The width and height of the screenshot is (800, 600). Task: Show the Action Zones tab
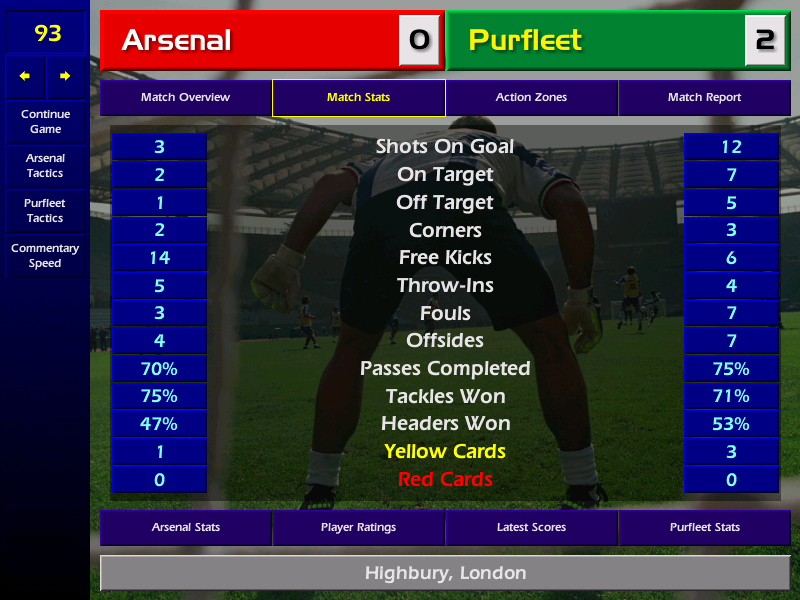pyautogui.click(x=531, y=98)
